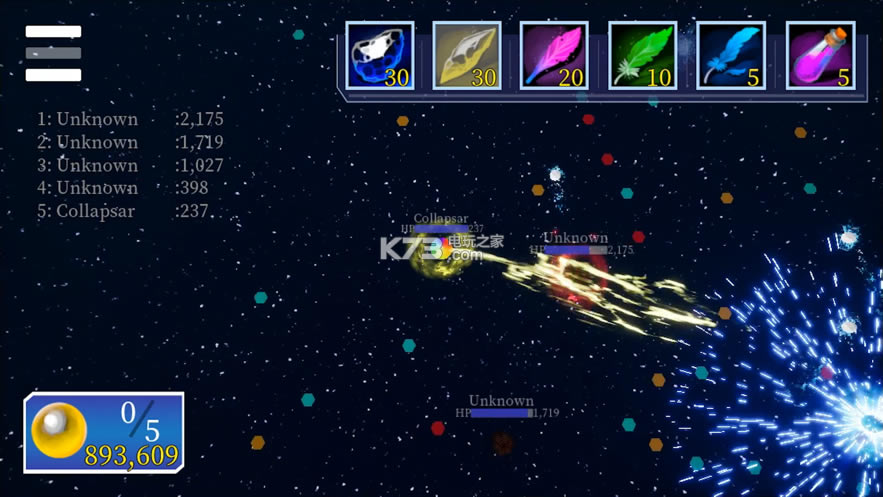883x497 pixels.
Task: Use the blue crystal rock item
Action: coord(380,56)
